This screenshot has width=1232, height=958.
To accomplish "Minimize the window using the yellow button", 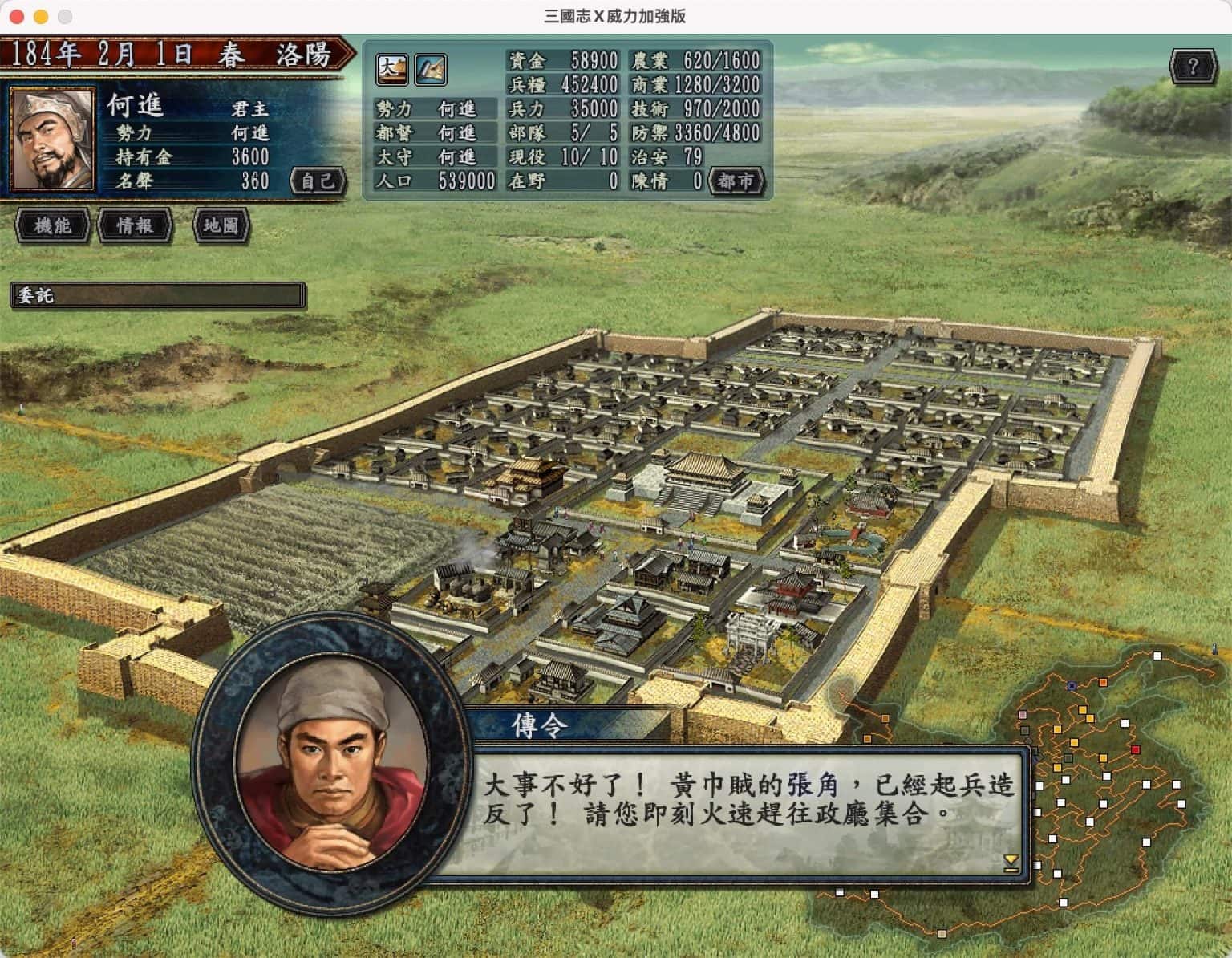I will (x=42, y=17).
